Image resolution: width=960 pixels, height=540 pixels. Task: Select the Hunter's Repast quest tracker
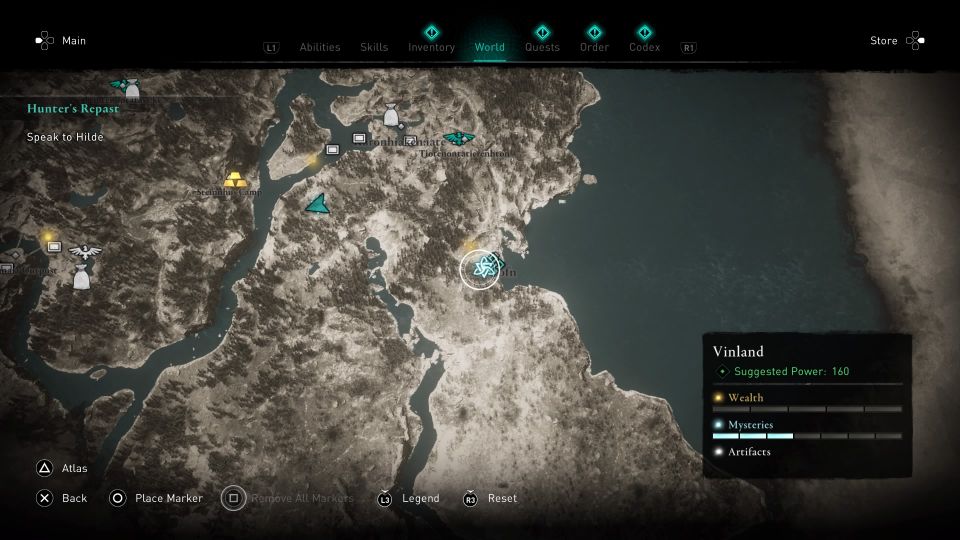point(74,108)
